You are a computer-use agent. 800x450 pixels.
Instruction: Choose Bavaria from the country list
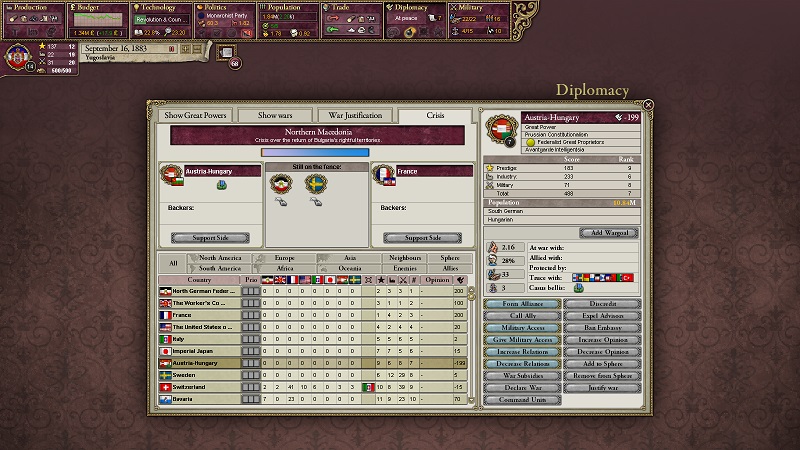pos(200,399)
